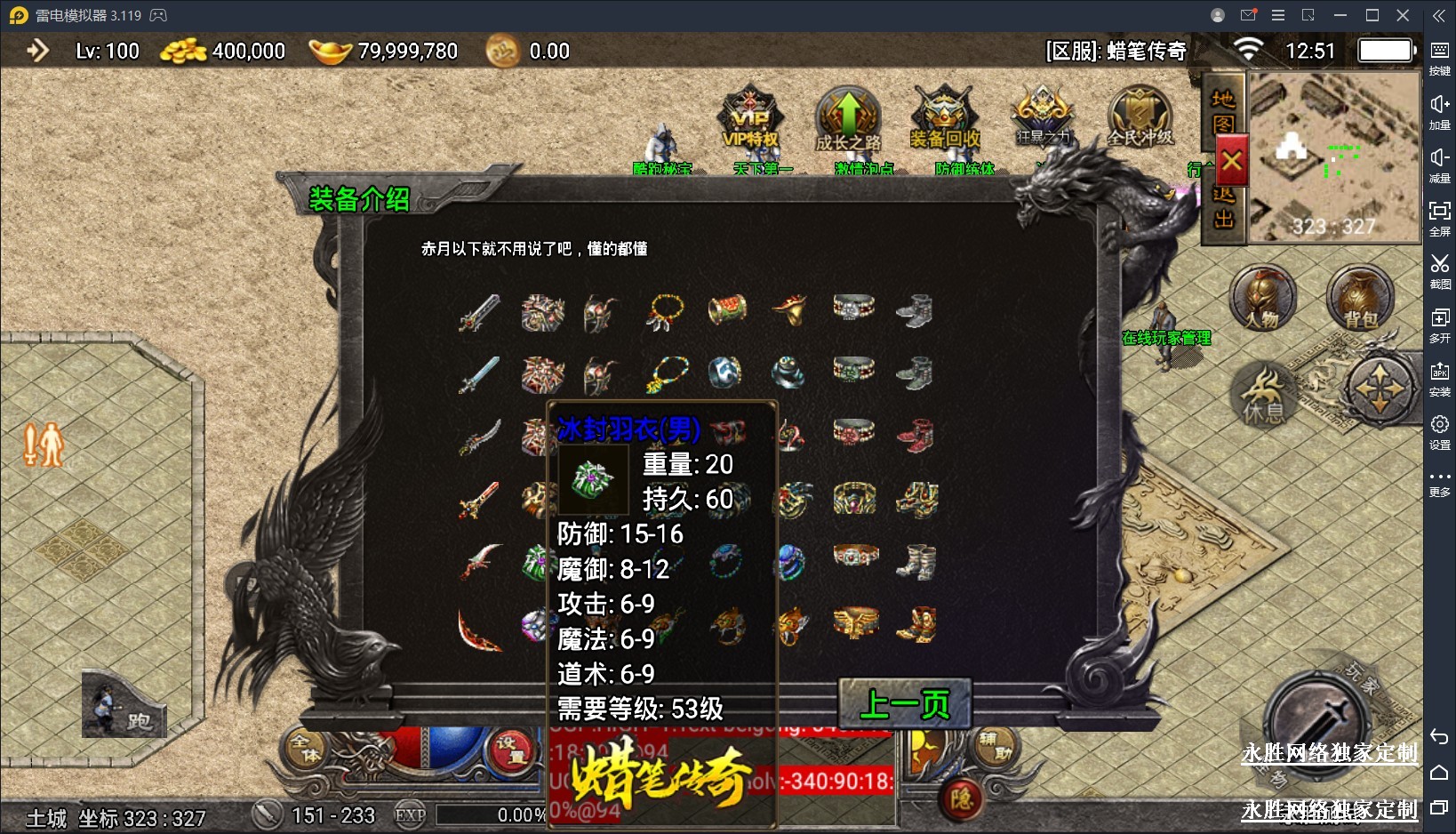Click the 全屏 fullscreen emulator button
This screenshot has width=1456, height=834.
coord(1439,216)
